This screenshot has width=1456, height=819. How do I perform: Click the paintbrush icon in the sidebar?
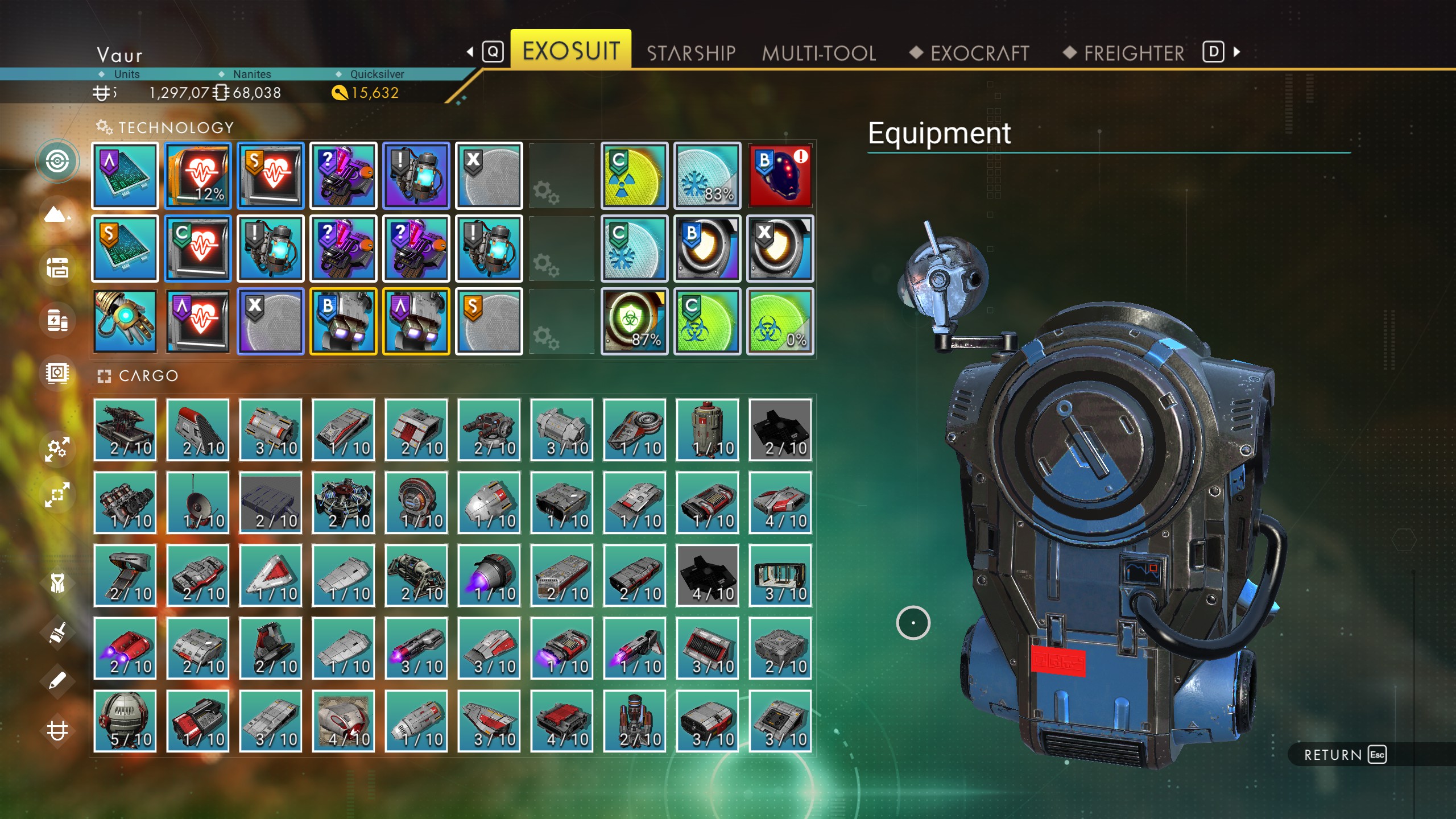point(57,632)
